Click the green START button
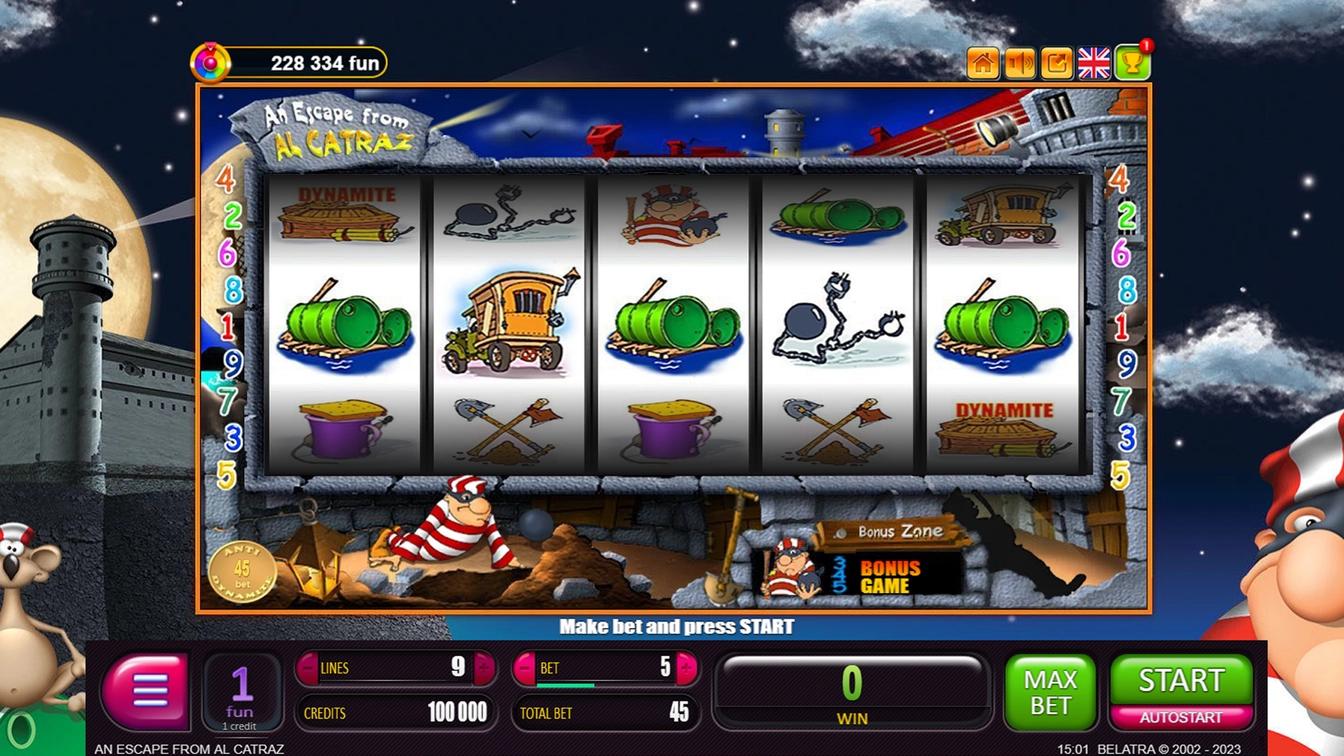Image resolution: width=1344 pixels, height=756 pixels. (x=1181, y=680)
